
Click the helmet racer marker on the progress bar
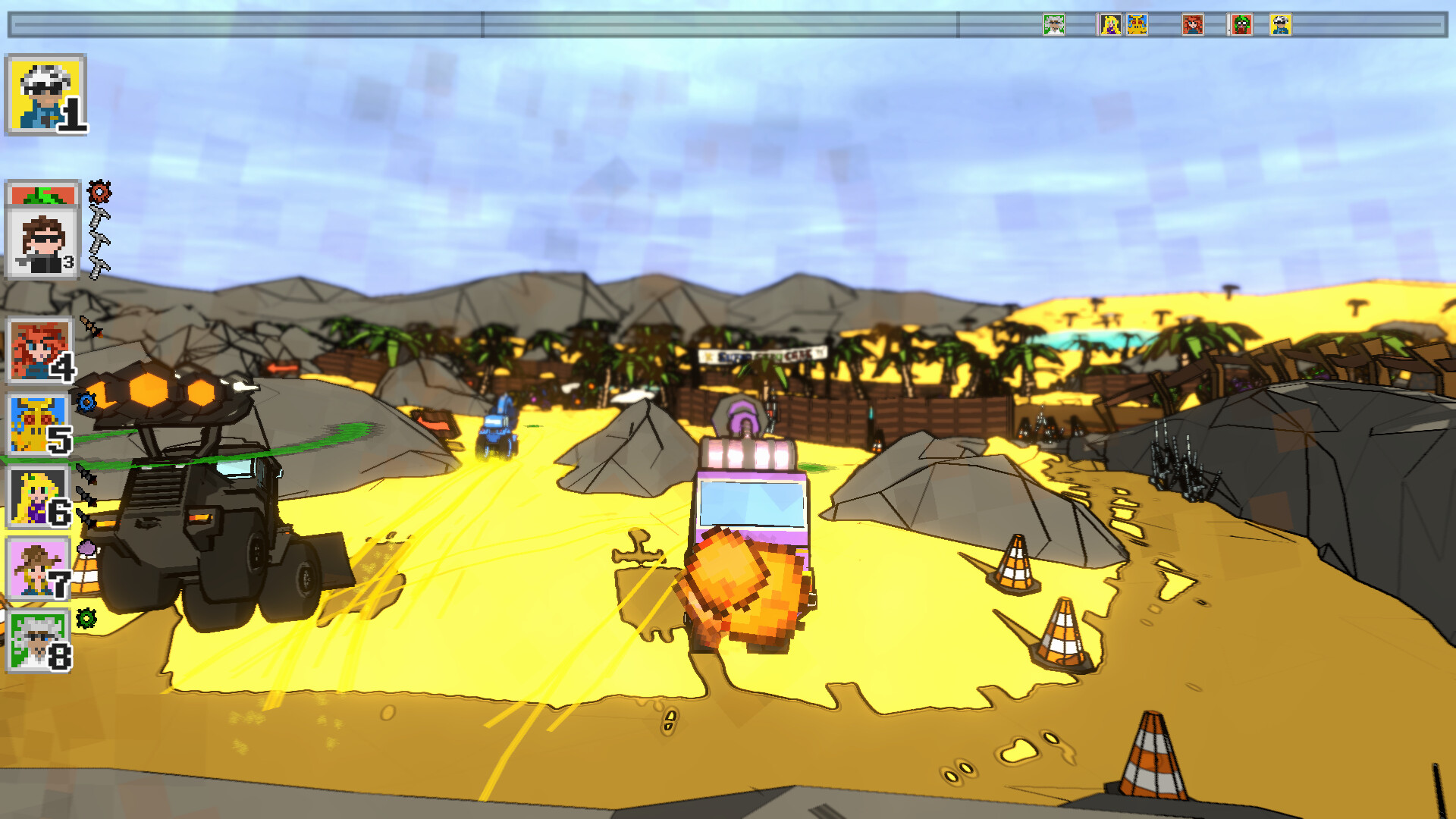tap(1280, 24)
